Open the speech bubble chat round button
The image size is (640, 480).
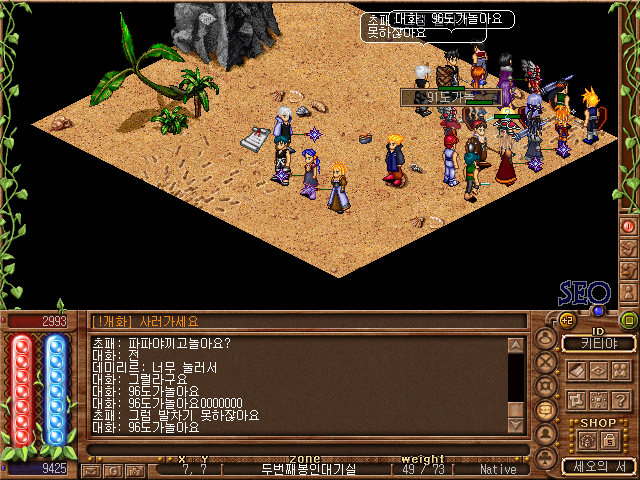pos(546,410)
